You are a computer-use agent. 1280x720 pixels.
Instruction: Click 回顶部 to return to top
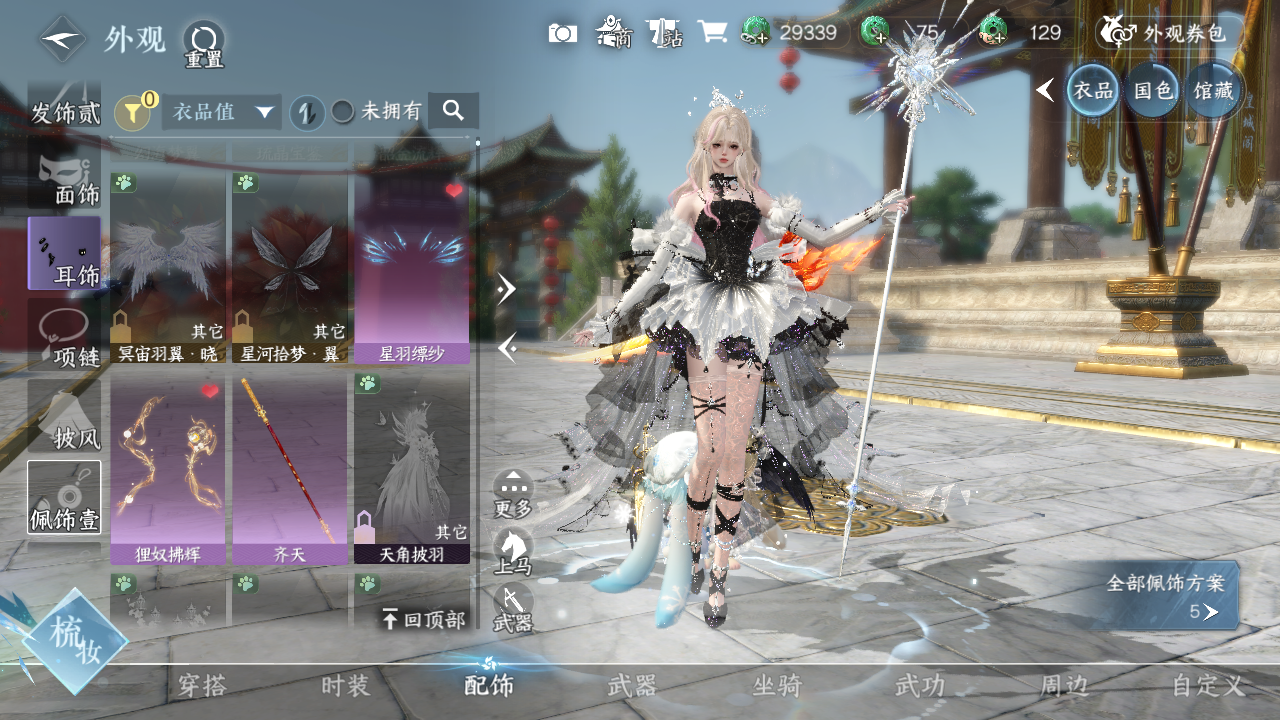424,620
